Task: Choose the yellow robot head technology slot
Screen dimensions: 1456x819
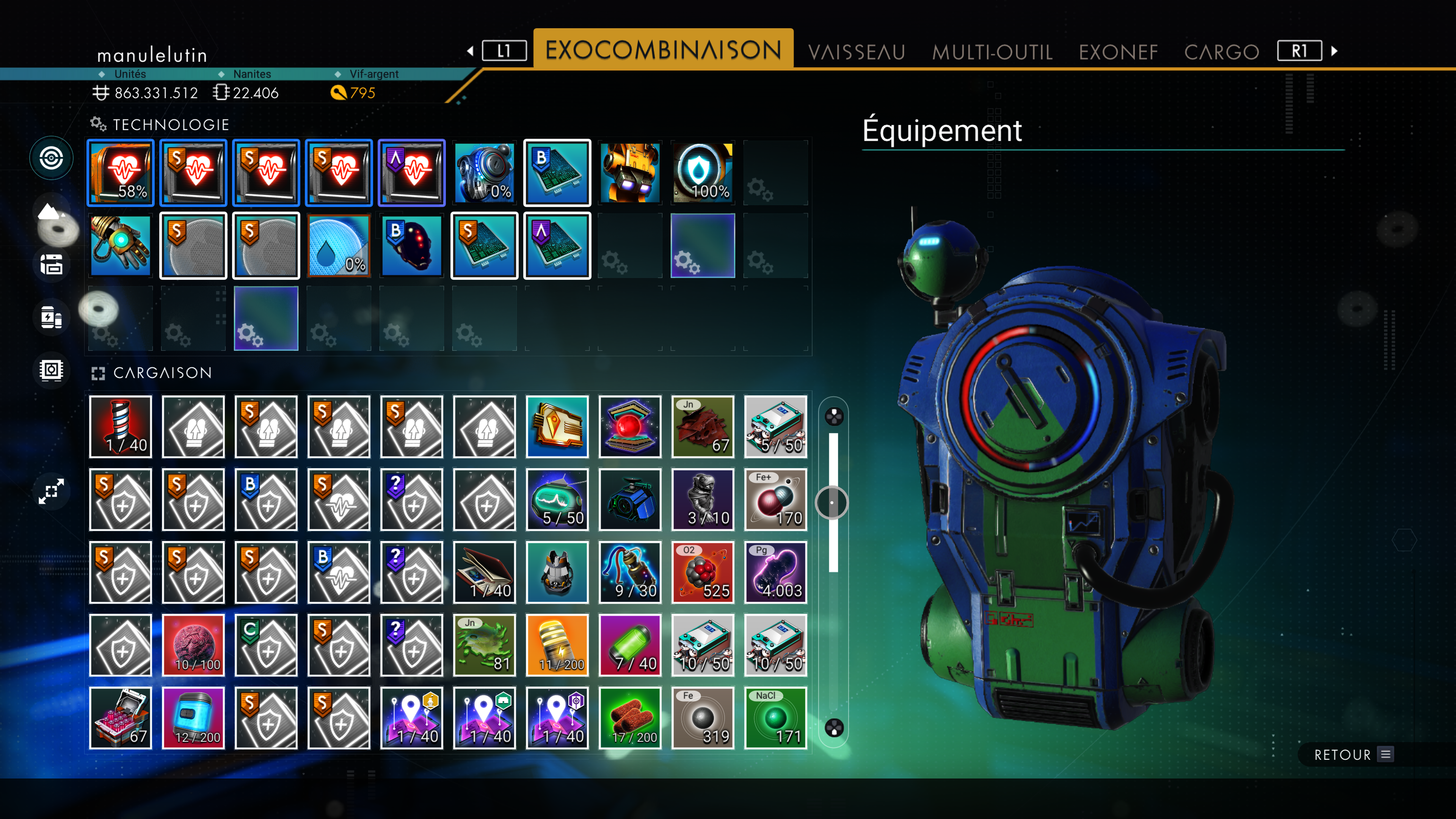Action: (x=630, y=173)
